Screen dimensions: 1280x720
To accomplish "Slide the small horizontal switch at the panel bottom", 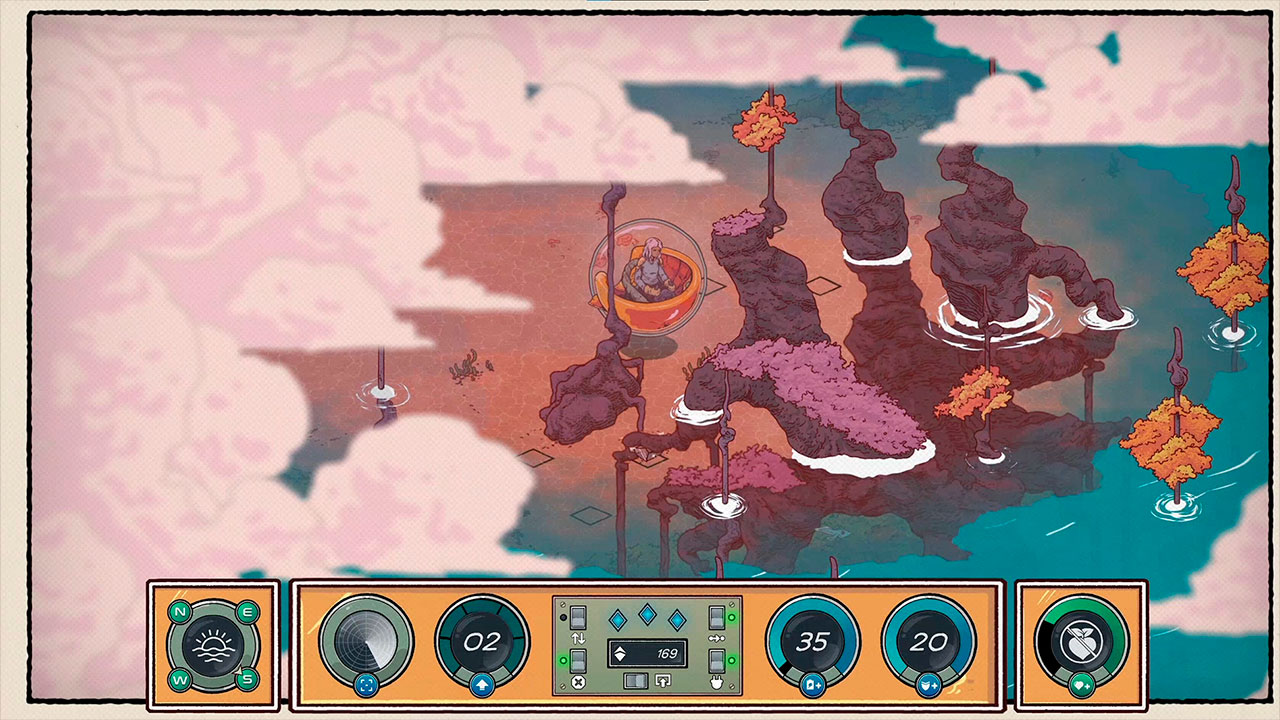I will click(636, 681).
